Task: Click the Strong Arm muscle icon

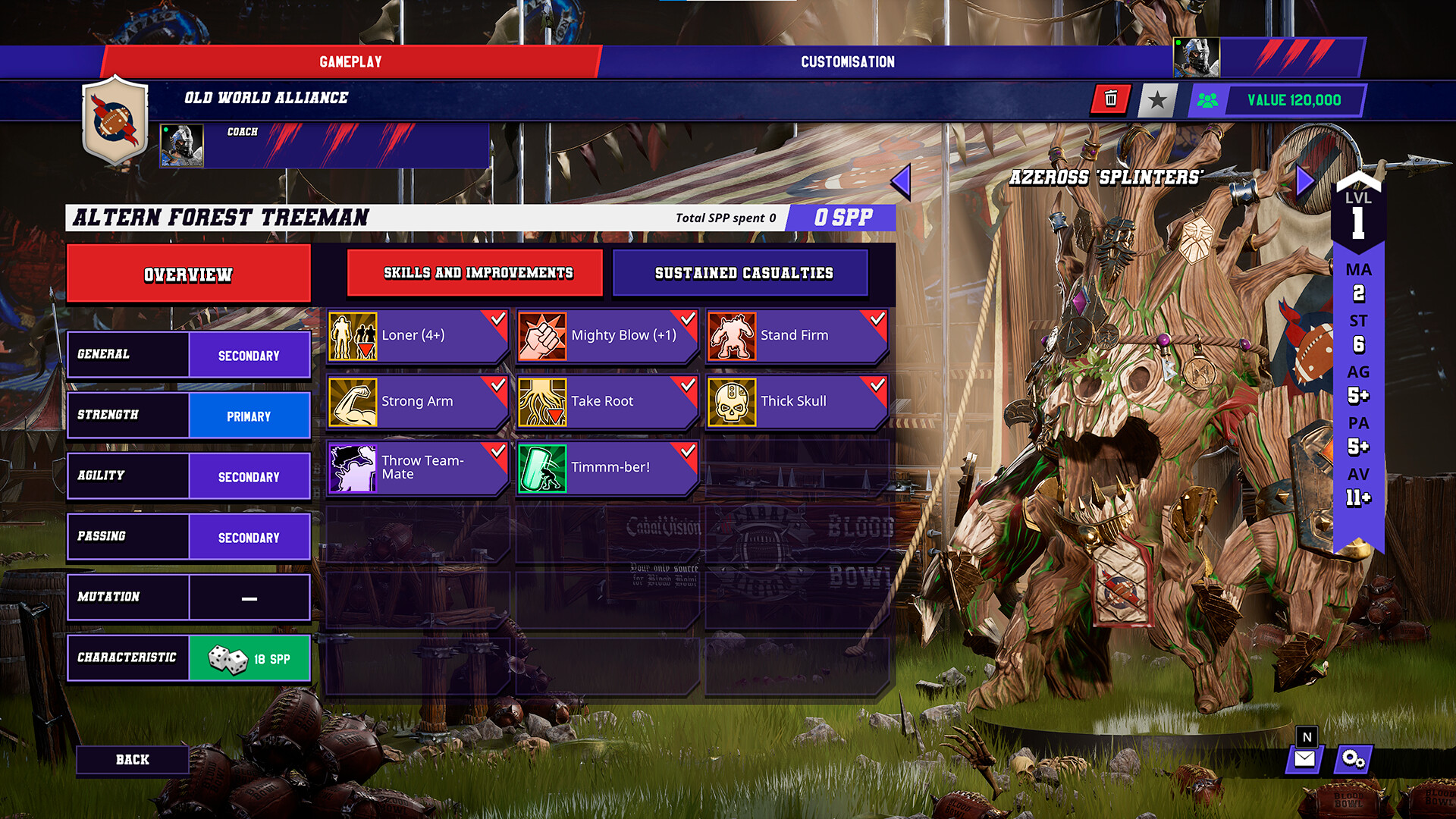Action: tap(353, 401)
